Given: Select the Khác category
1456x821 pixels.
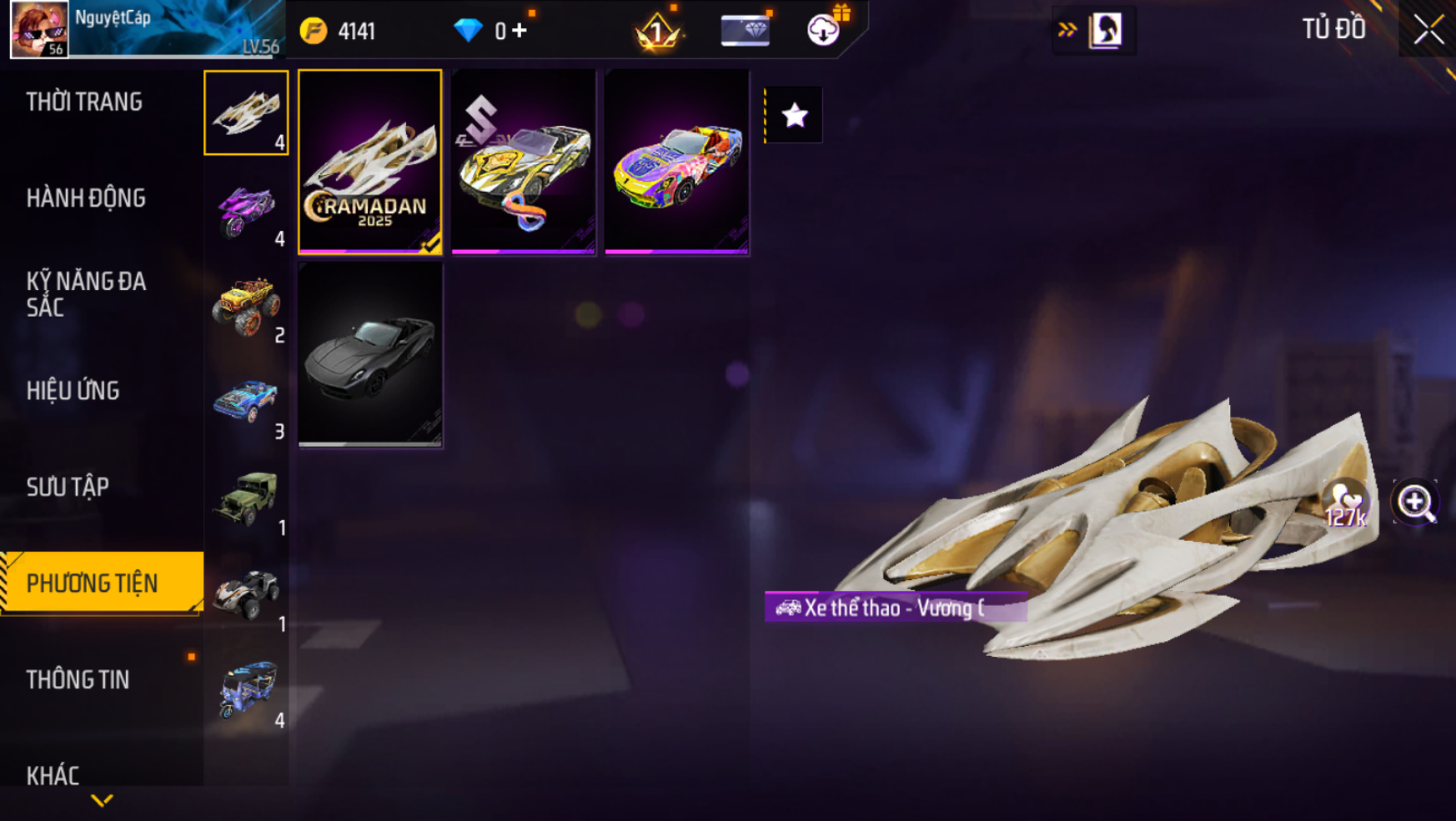Looking at the screenshot, I should click(53, 775).
